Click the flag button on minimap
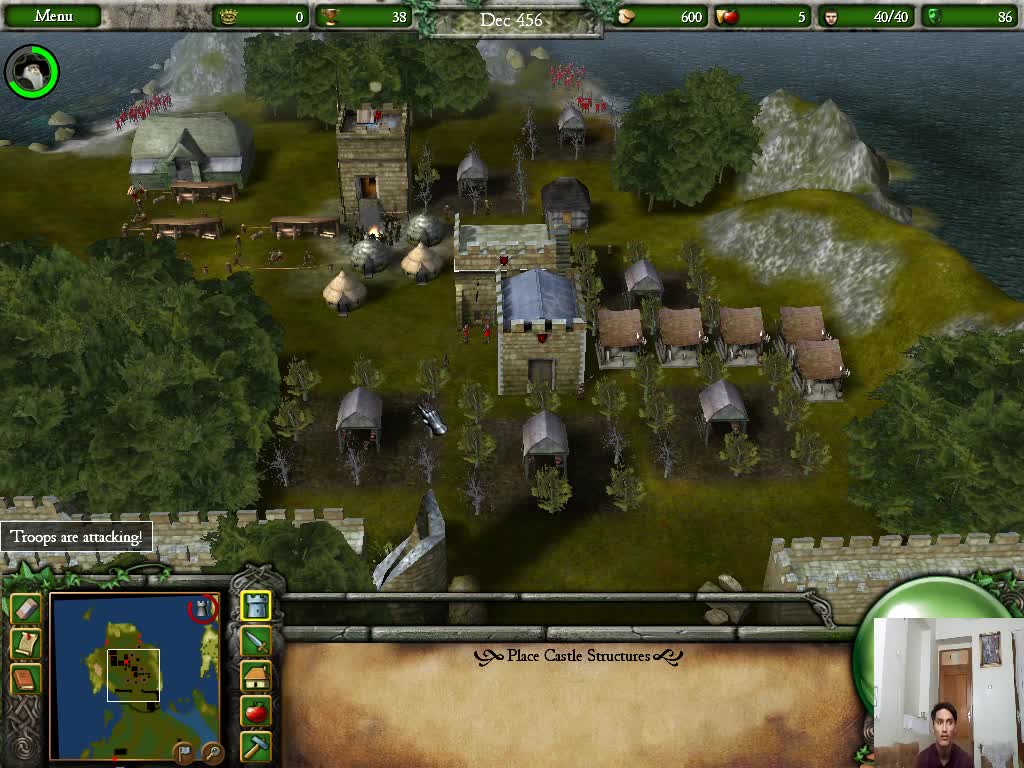Viewport: 1024px width, 768px height. point(184,751)
